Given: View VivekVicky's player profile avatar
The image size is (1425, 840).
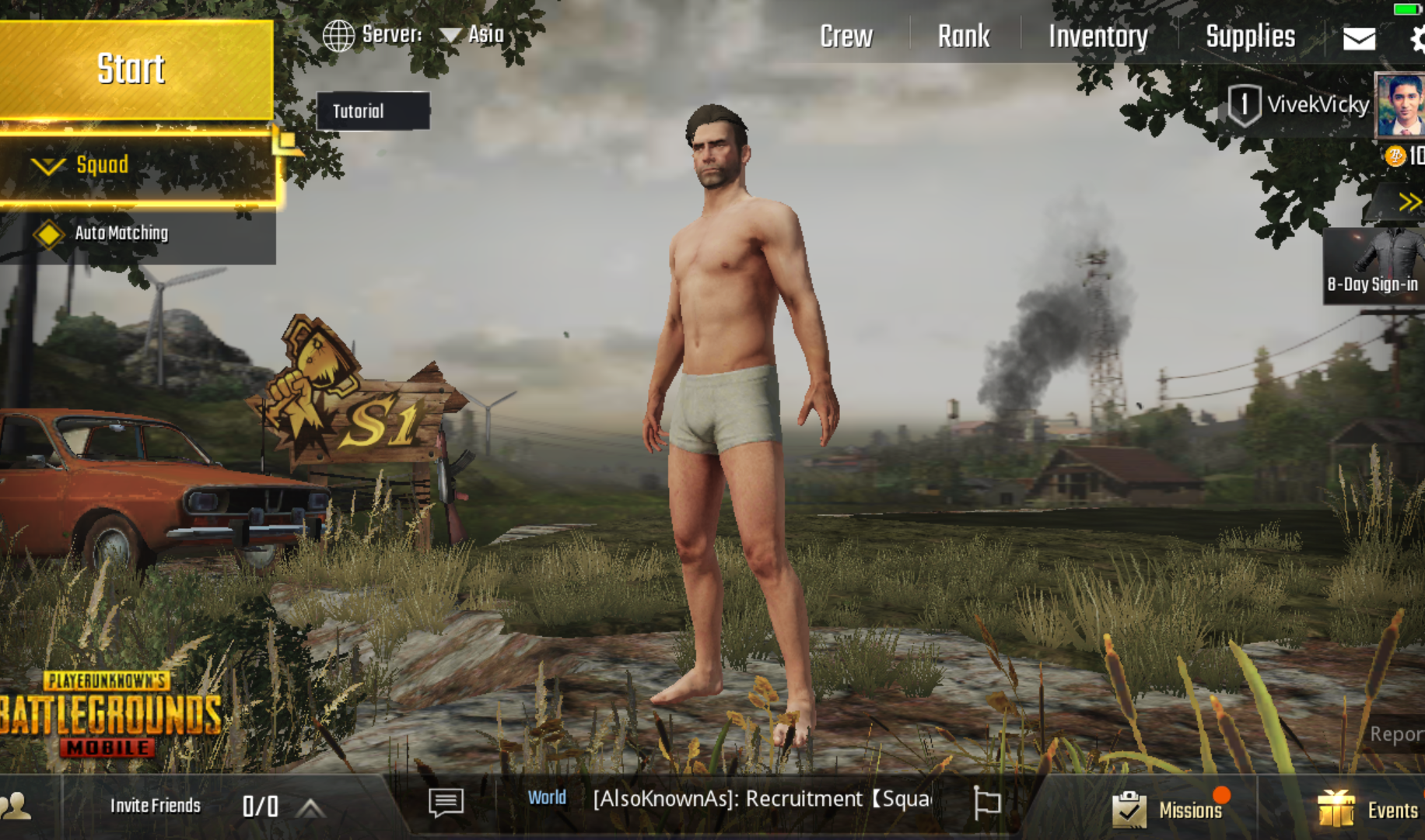Looking at the screenshot, I should (1399, 104).
